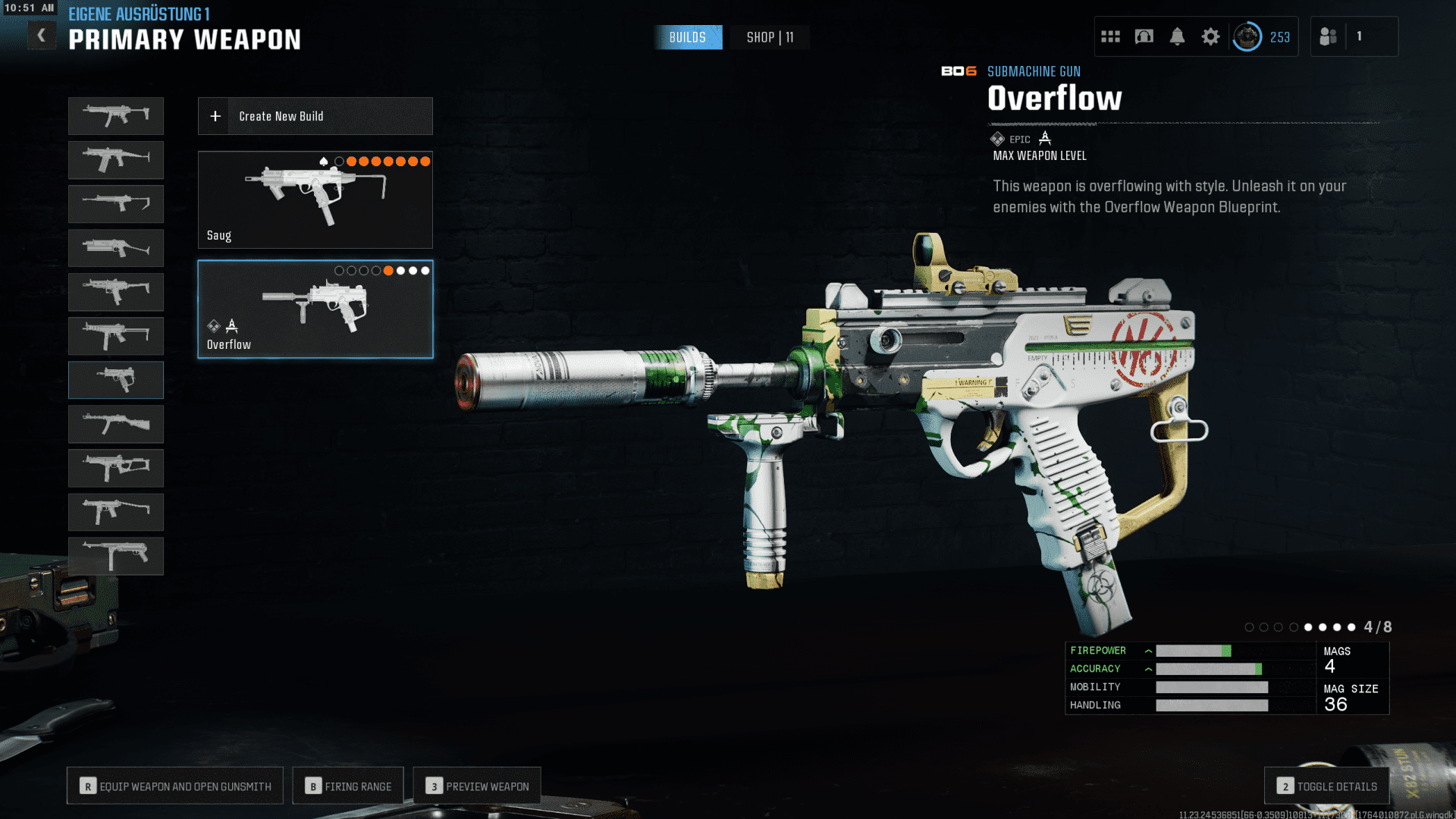1456x819 pixels.
Task: Create a new build
Action: (x=315, y=116)
